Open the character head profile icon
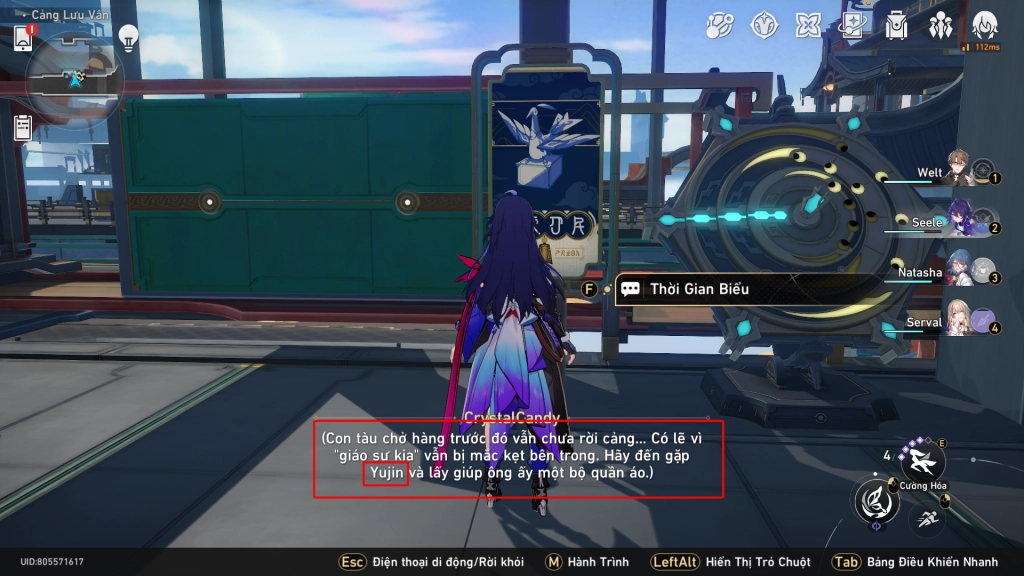1024x576 pixels. tap(985, 25)
